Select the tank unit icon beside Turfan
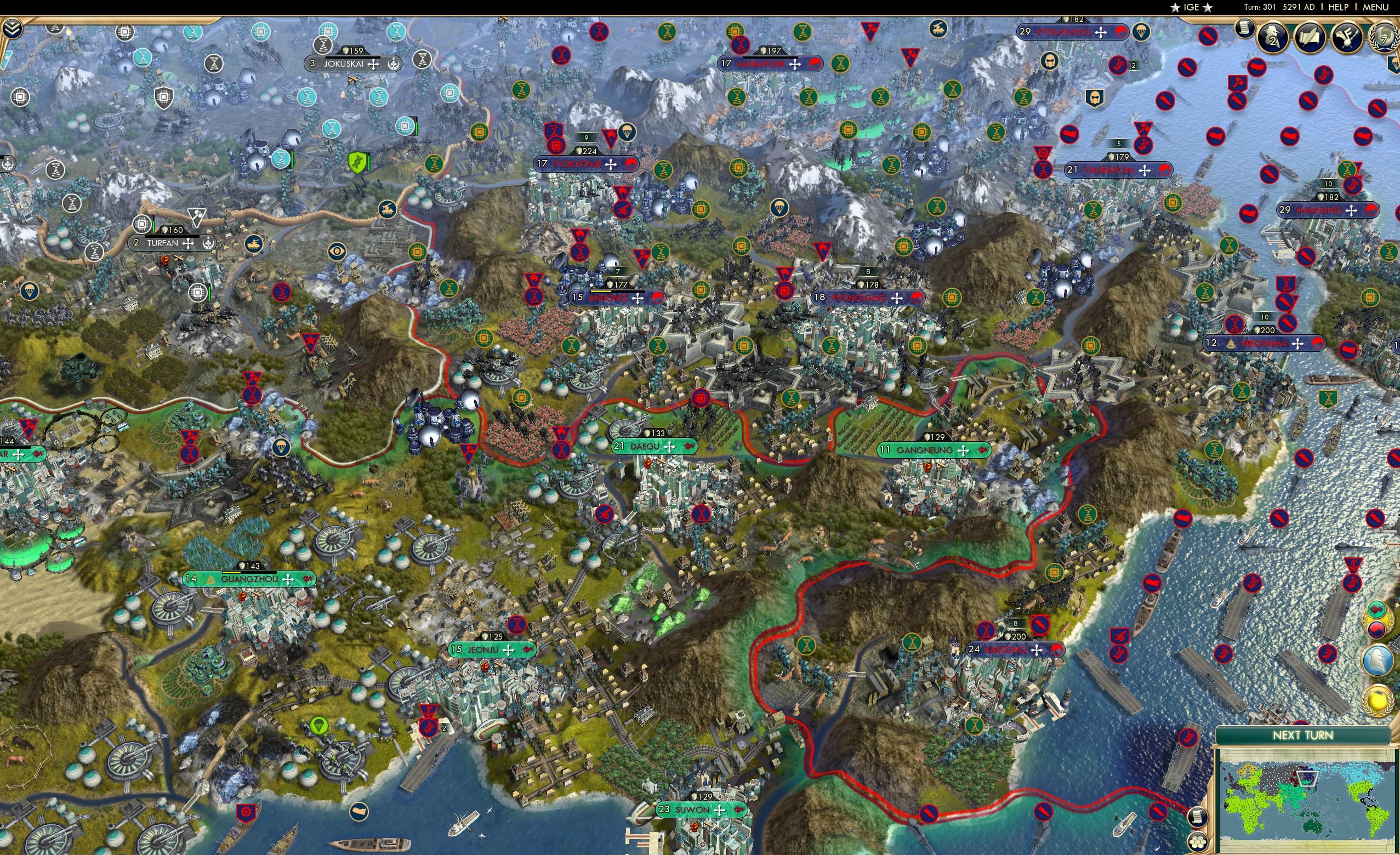Image resolution: width=1400 pixels, height=855 pixels. (x=255, y=245)
